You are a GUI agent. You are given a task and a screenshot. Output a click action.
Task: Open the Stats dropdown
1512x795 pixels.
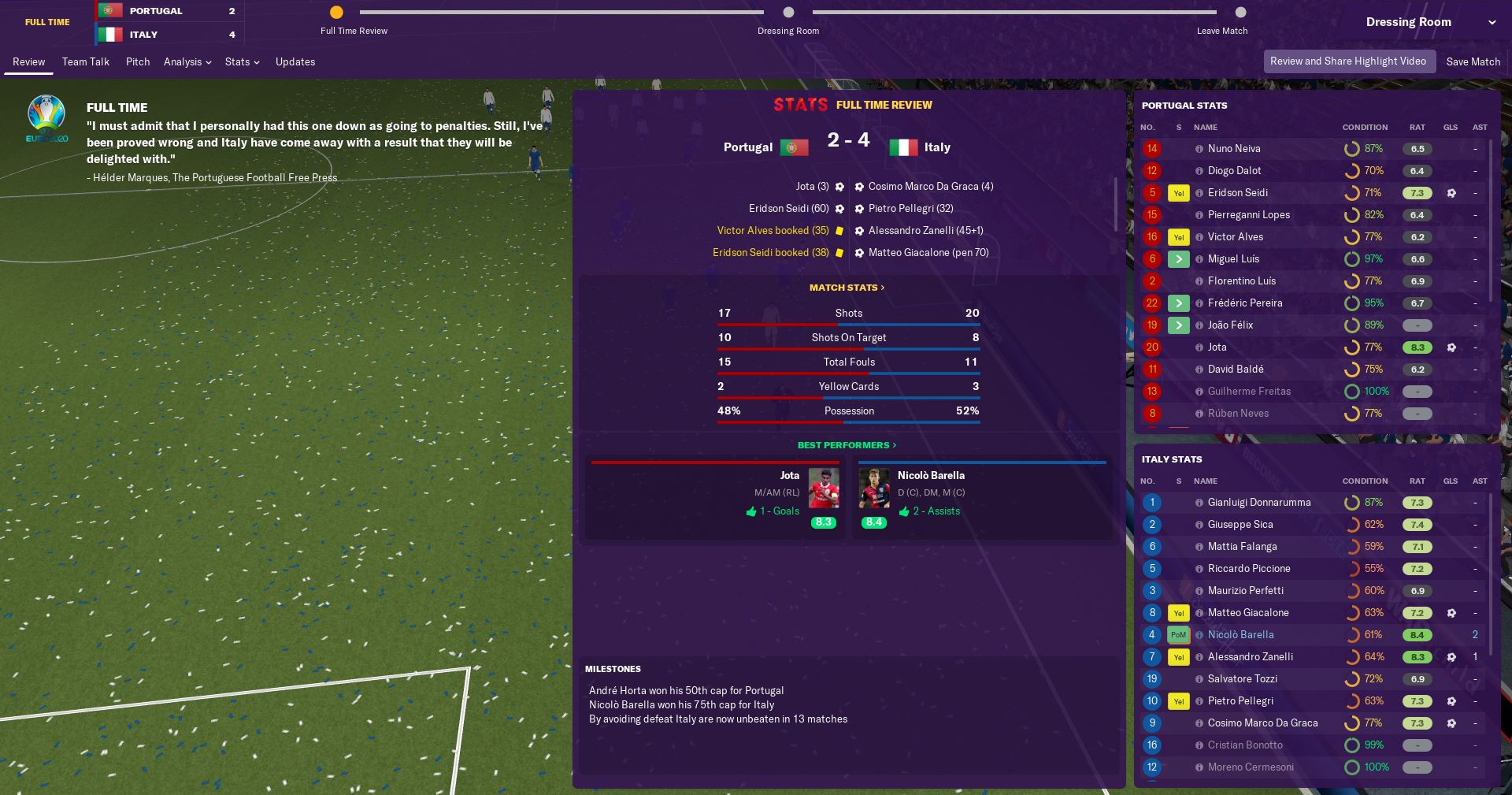pyautogui.click(x=241, y=61)
